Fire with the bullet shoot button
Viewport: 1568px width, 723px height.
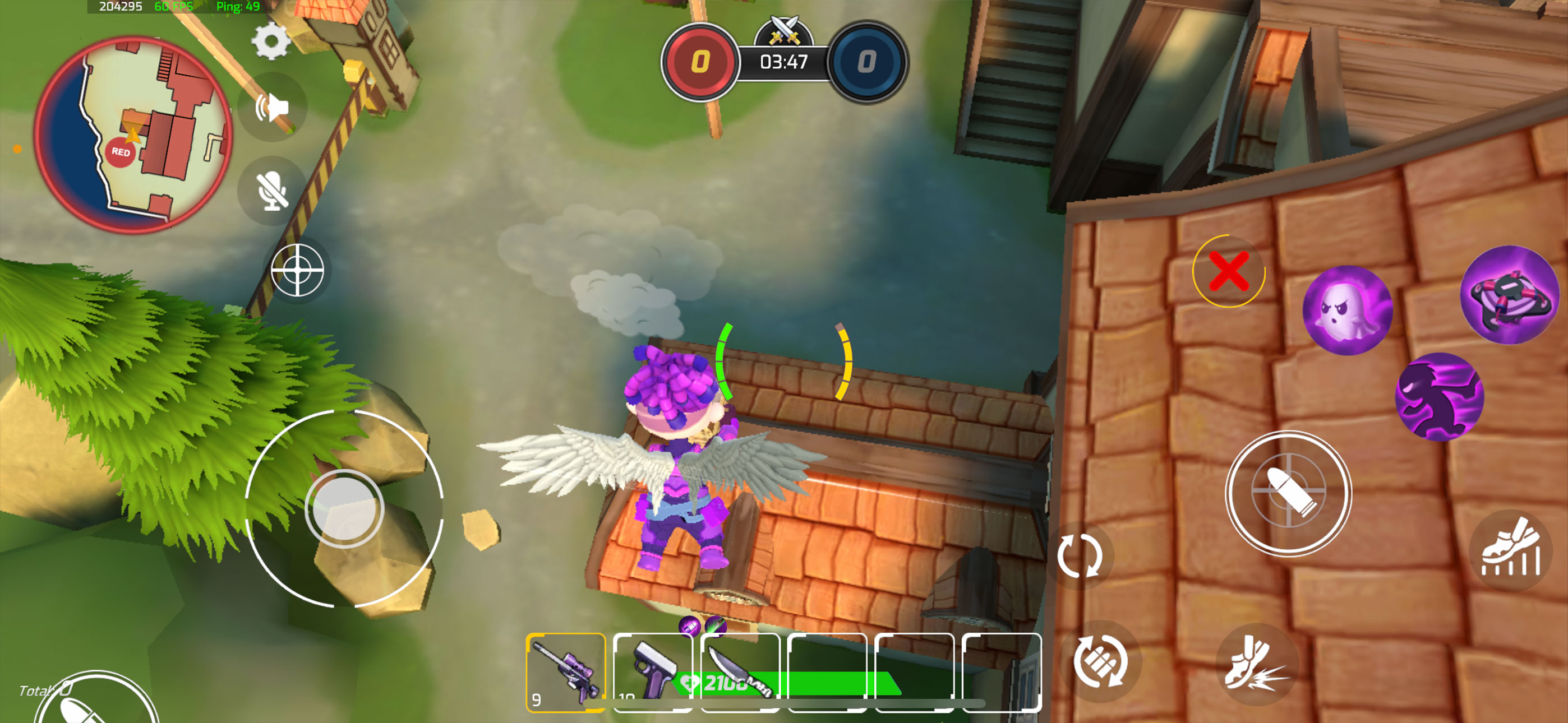1288,492
